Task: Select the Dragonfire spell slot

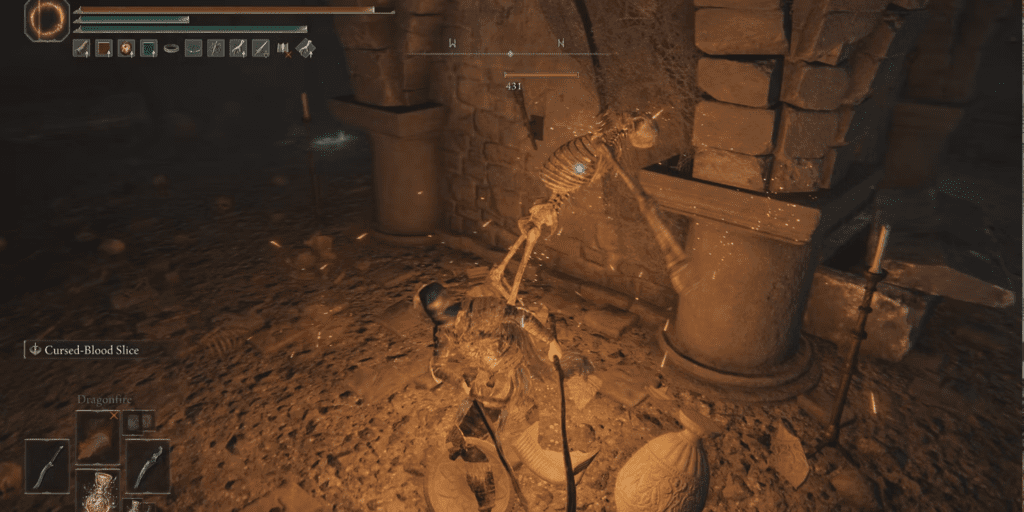Action: click(97, 436)
